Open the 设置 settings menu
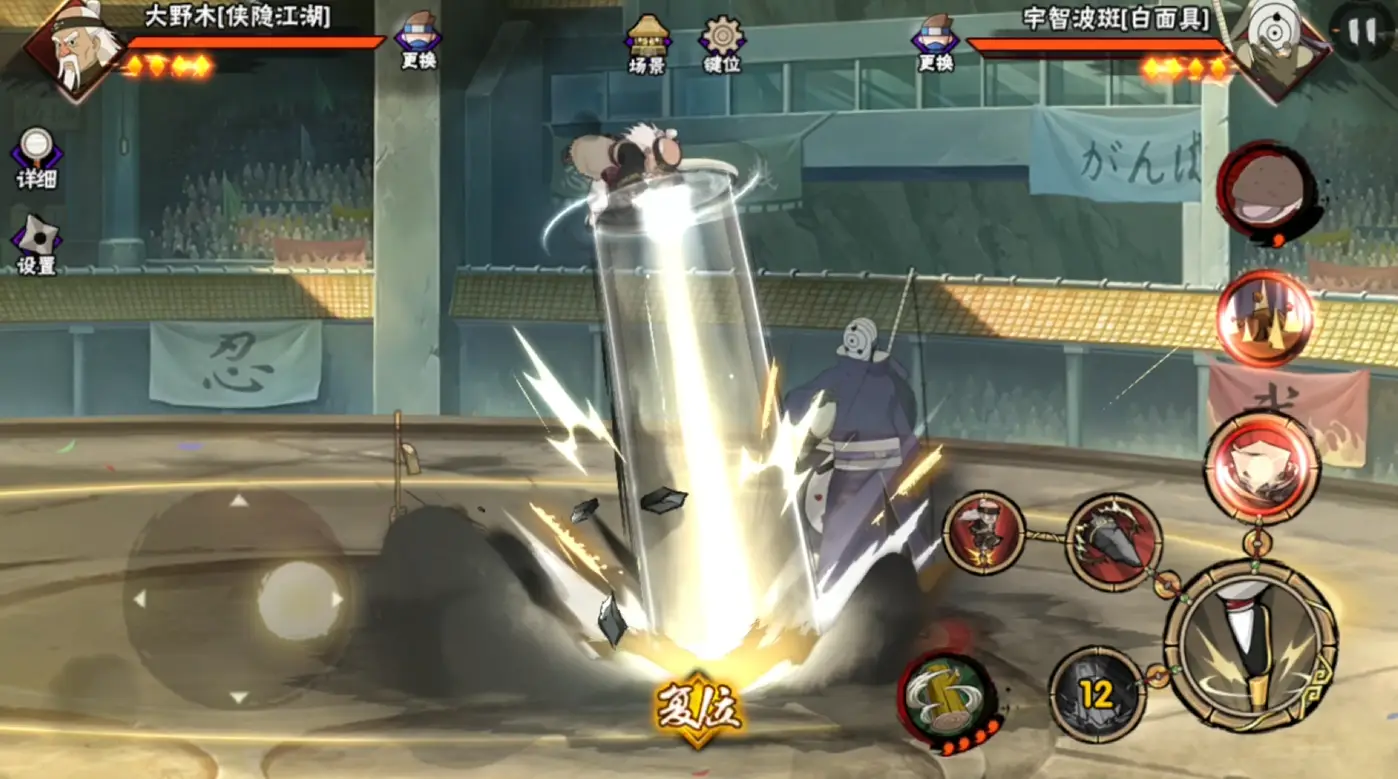This screenshot has height=779, width=1398. tap(36, 244)
